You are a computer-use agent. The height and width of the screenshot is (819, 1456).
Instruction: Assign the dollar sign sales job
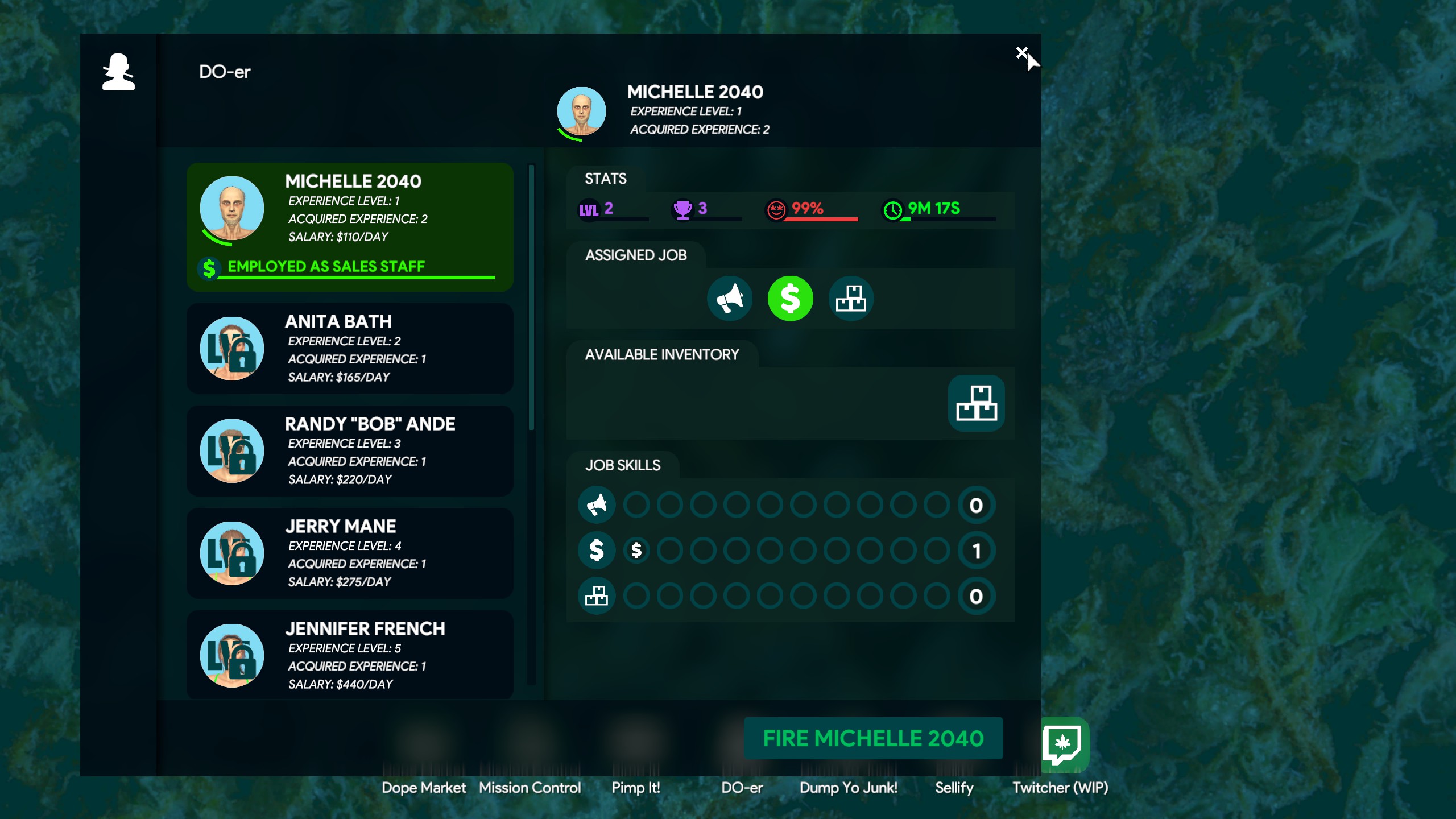(790, 299)
